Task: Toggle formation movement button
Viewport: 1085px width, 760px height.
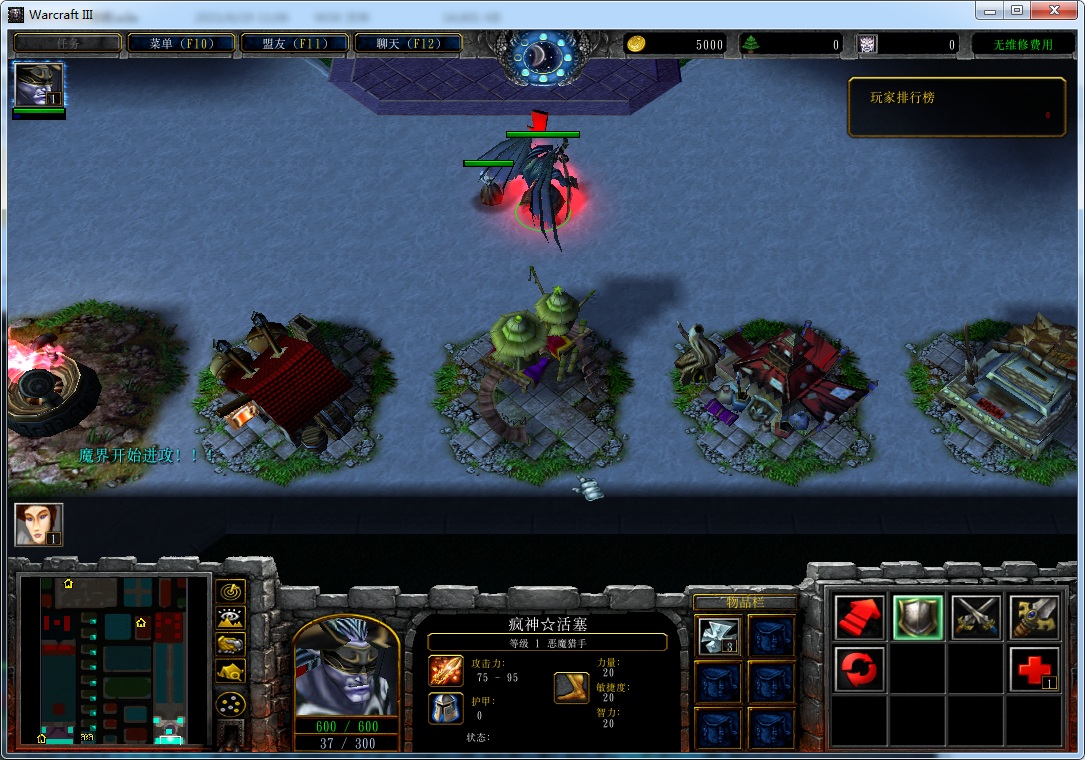Action: 231,703
